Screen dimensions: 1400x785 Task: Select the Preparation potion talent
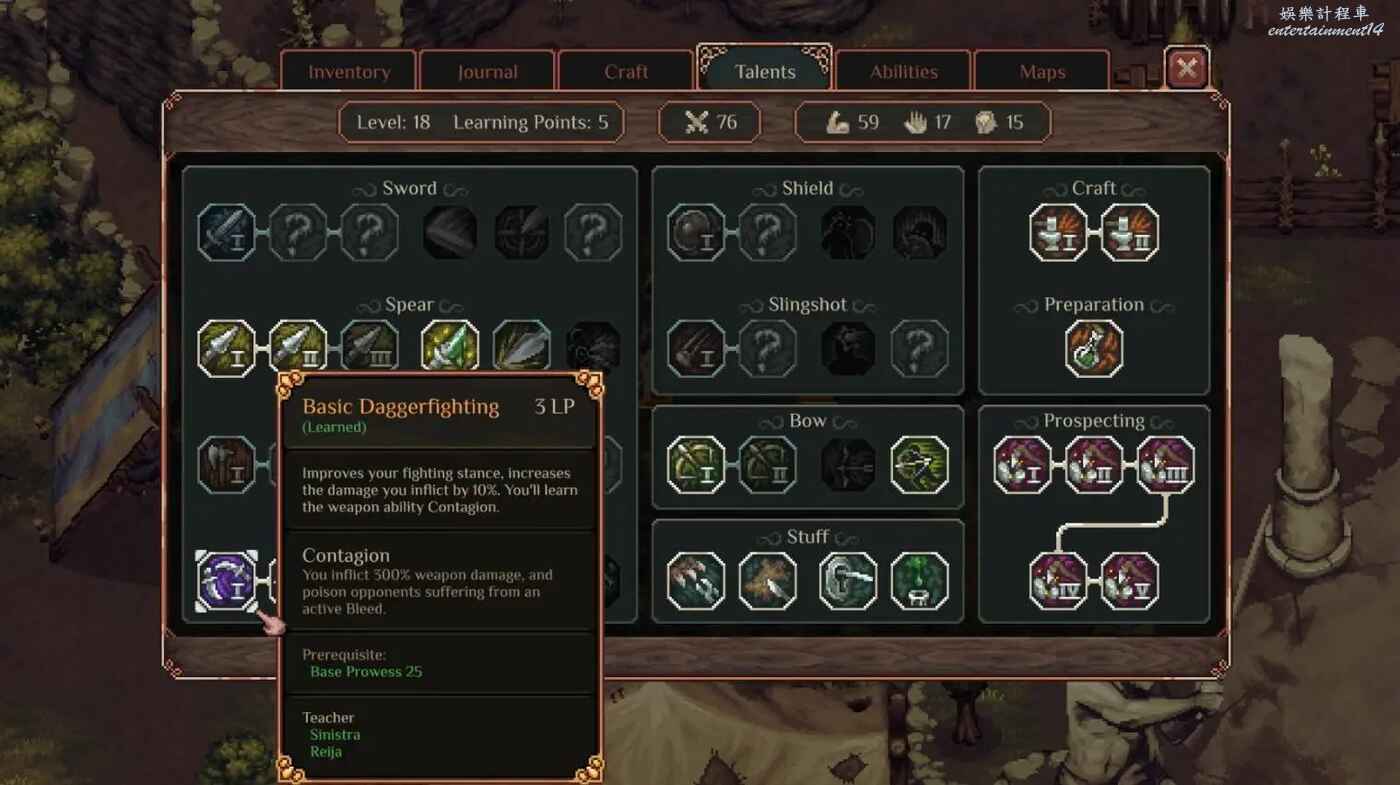tap(1094, 349)
